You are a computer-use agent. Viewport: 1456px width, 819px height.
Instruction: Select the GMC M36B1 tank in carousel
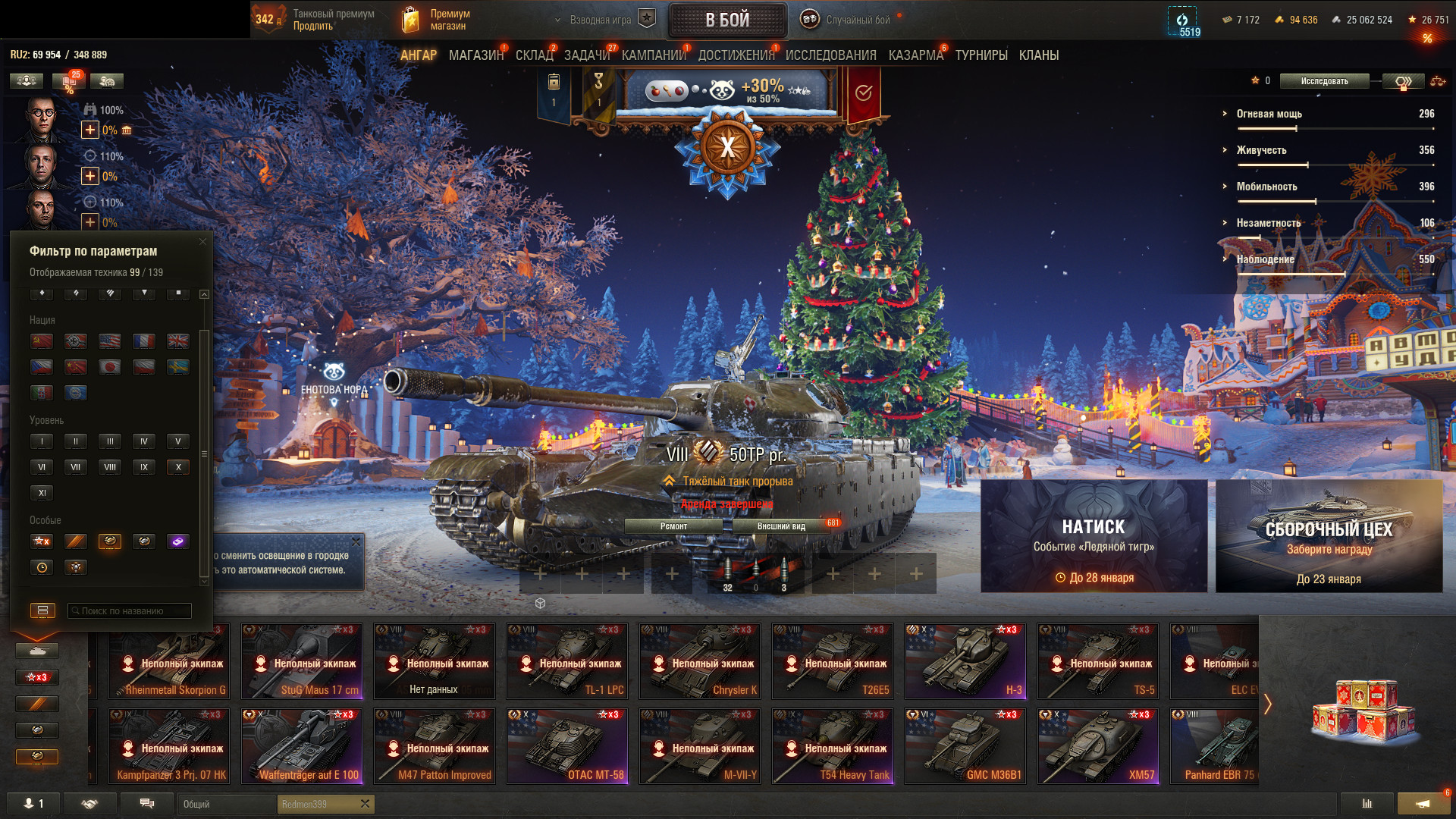pos(965,745)
